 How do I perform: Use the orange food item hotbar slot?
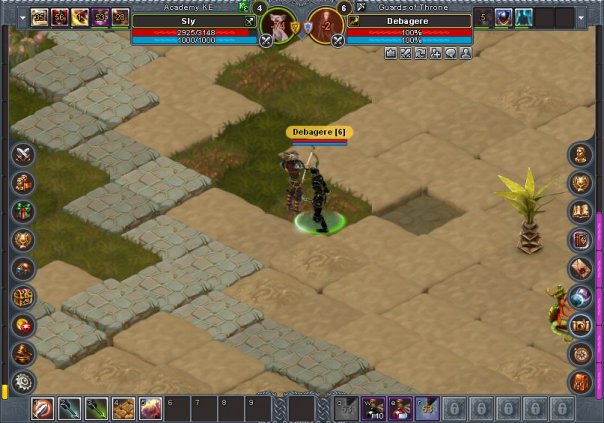click(x=124, y=408)
